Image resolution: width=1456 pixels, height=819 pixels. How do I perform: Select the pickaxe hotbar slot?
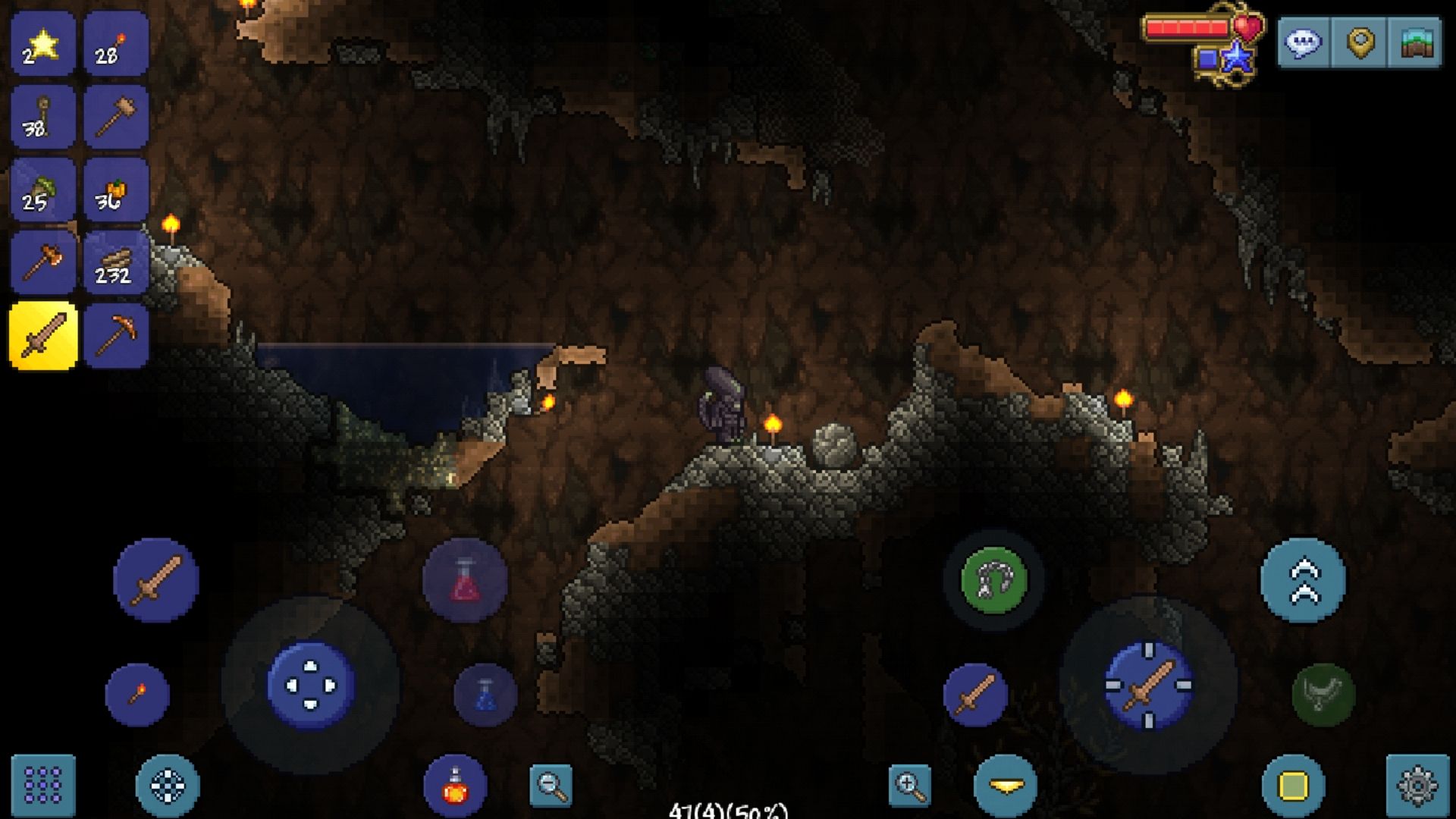pyautogui.click(x=116, y=334)
